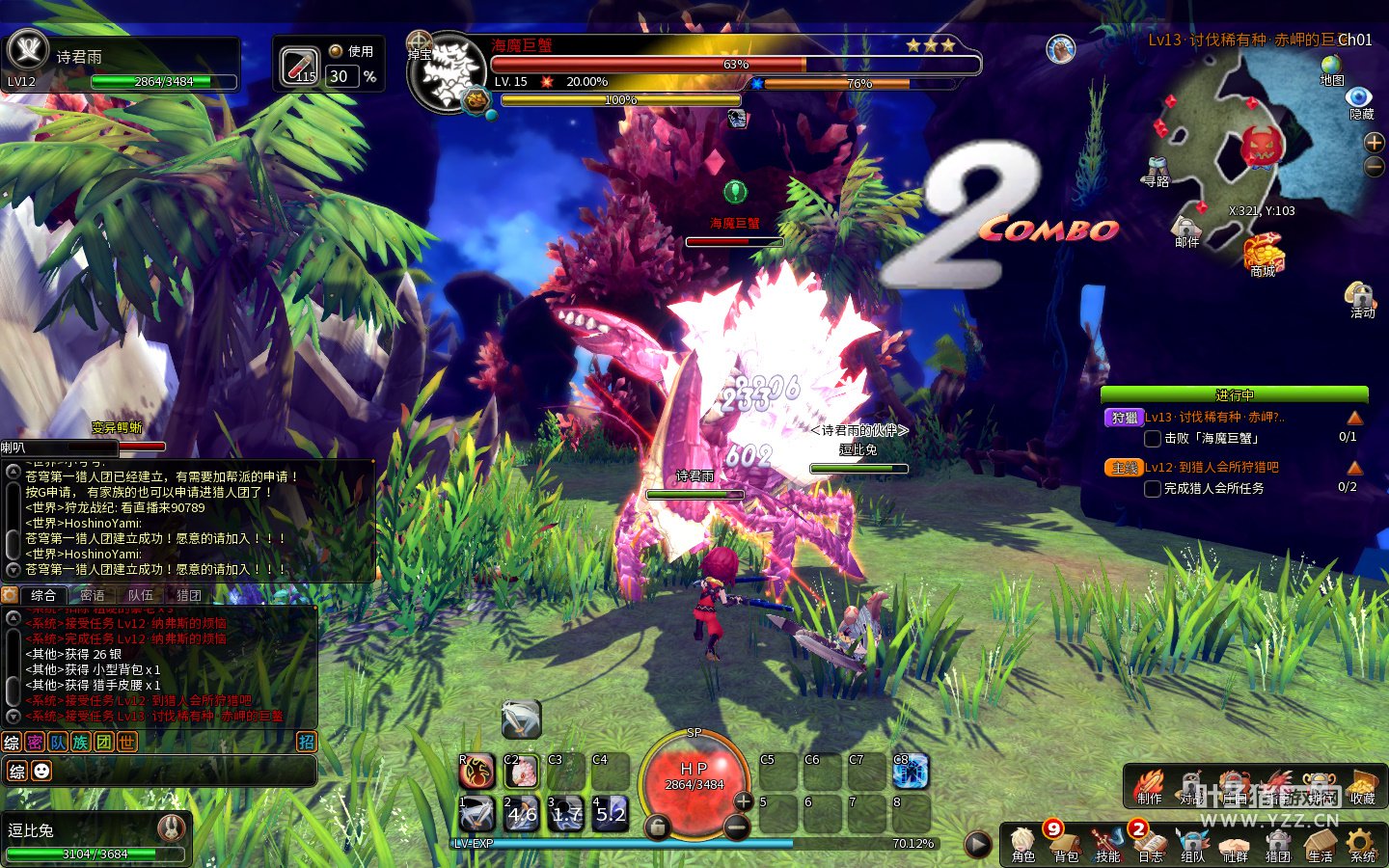Select the Lv13 狩猎 hunt quest tracker entry
The width and height of the screenshot is (1389, 868).
[x=1213, y=418]
